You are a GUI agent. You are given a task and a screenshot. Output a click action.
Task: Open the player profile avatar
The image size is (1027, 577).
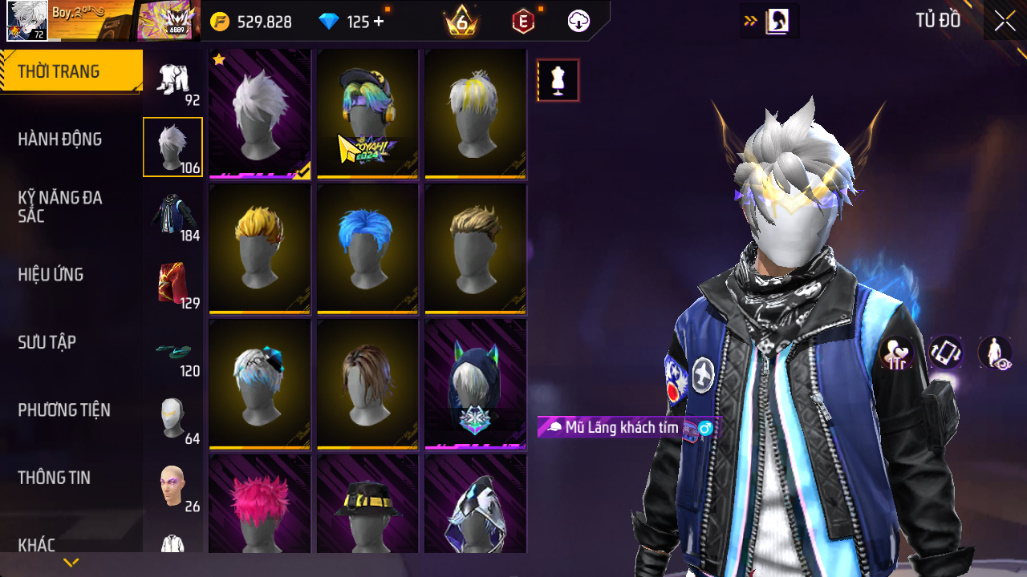click(x=26, y=20)
